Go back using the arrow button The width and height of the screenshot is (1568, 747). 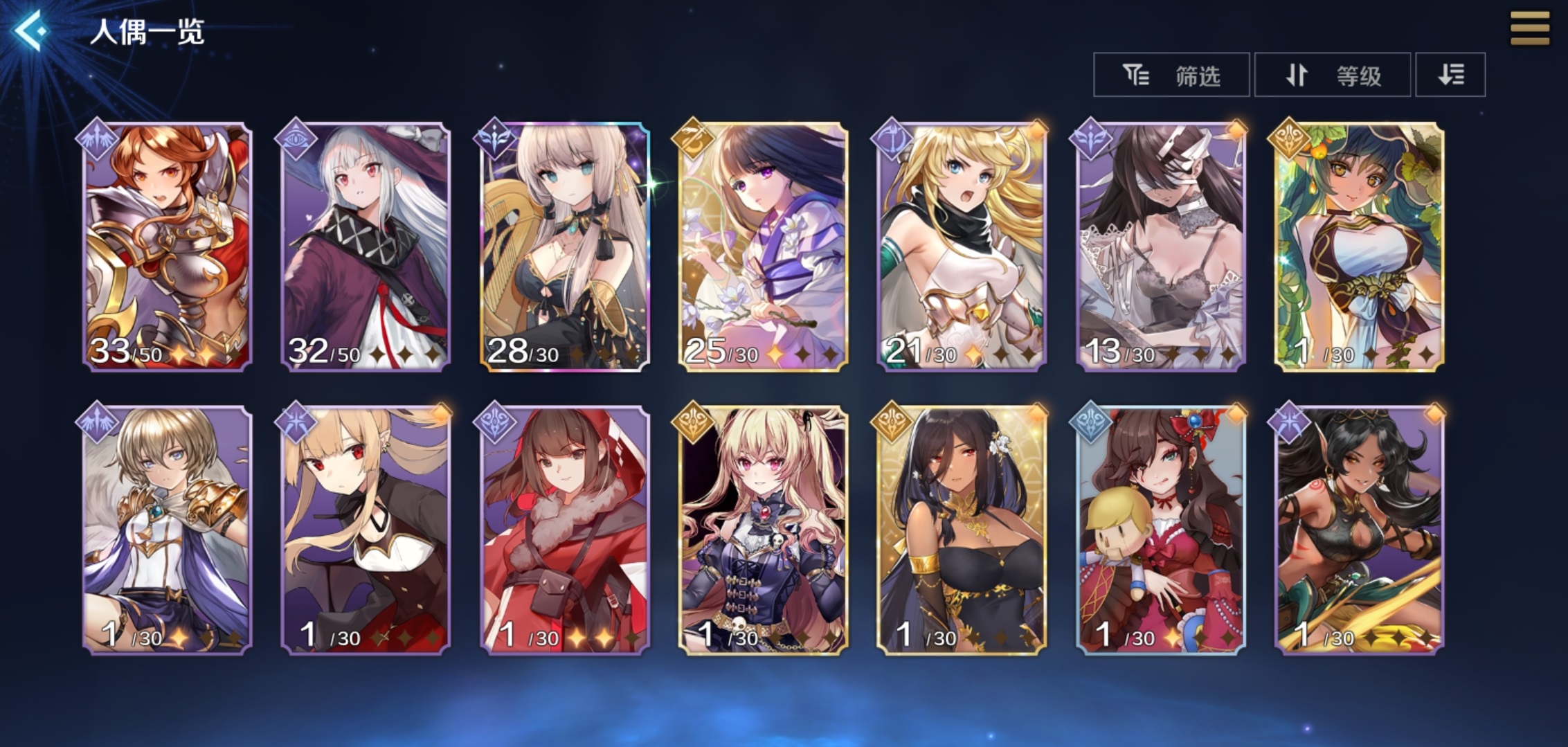31,31
